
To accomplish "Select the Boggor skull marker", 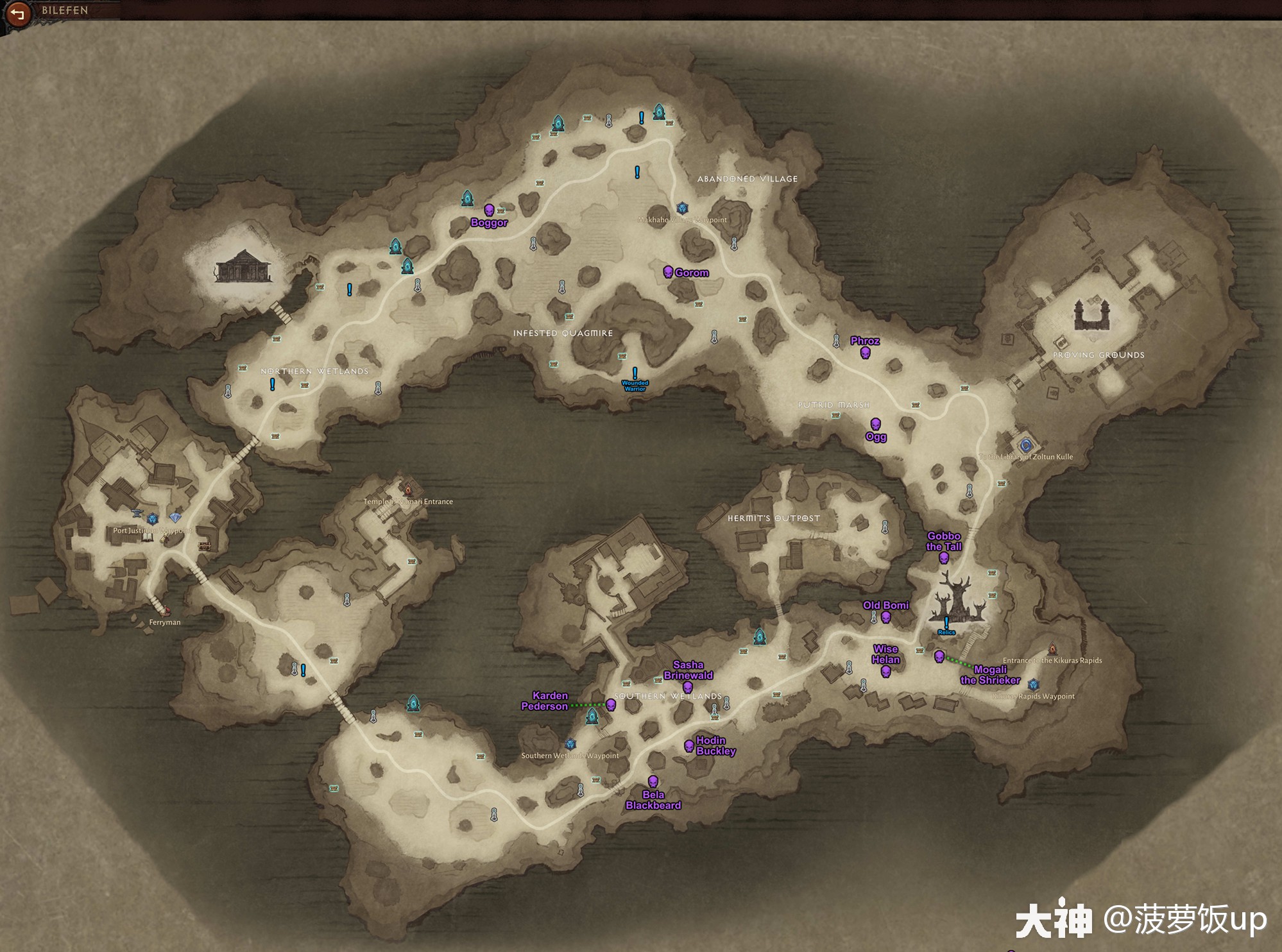I will tap(489, 210).
